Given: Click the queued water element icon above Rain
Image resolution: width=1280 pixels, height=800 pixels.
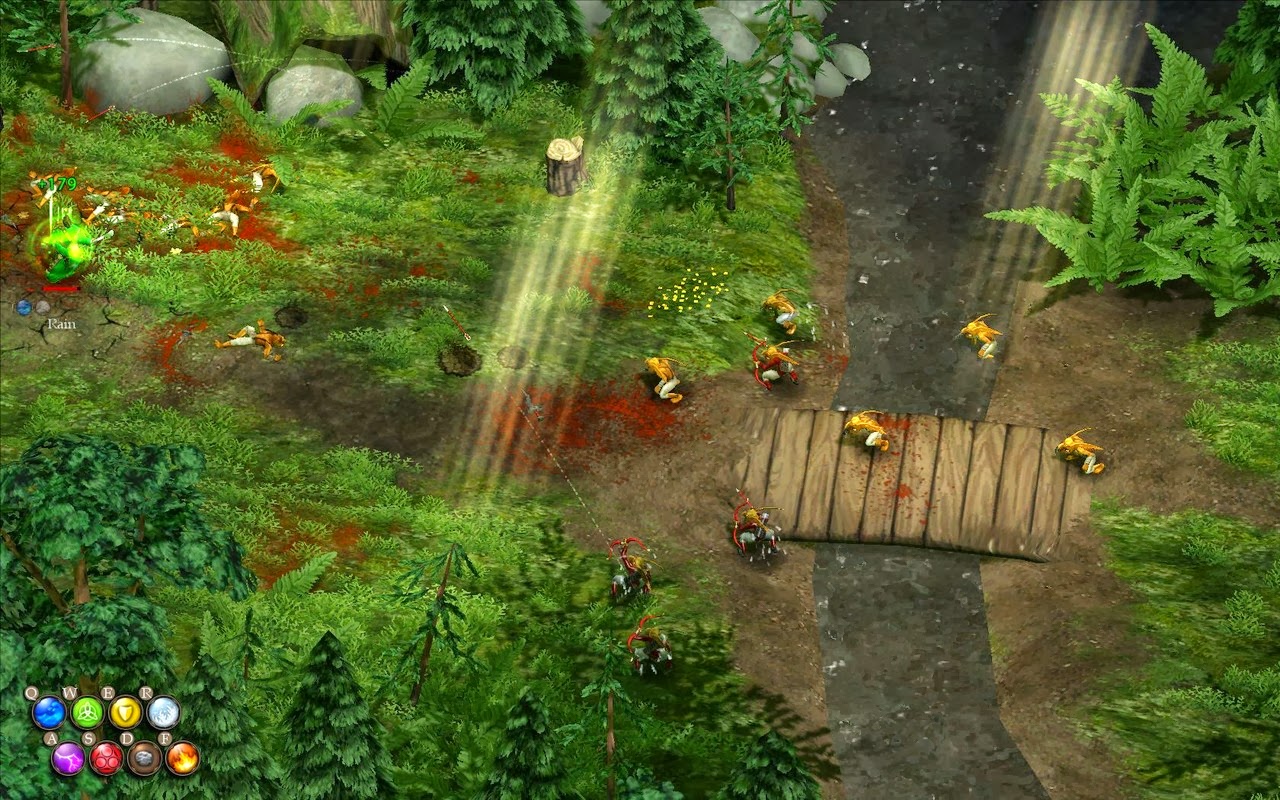Looking at the screenshot, I should [23, 308].
